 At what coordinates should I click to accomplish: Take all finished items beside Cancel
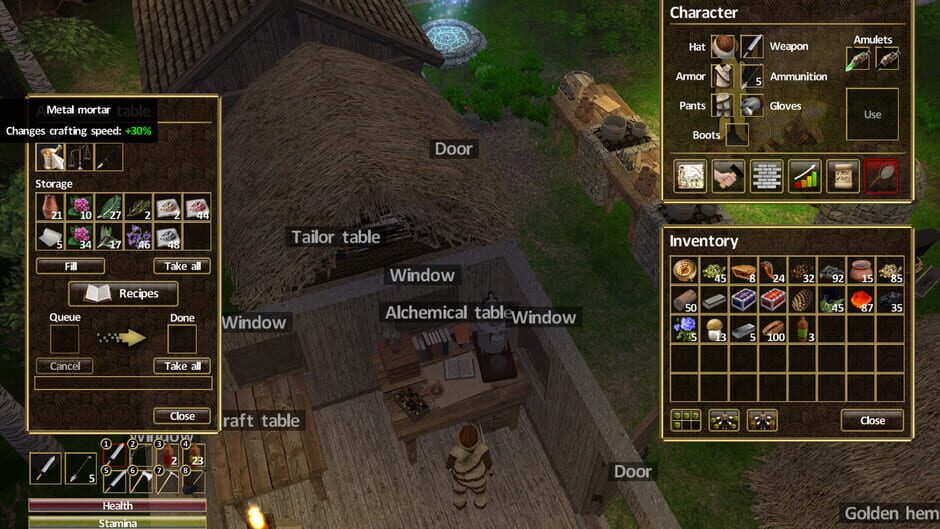(182, 366)
